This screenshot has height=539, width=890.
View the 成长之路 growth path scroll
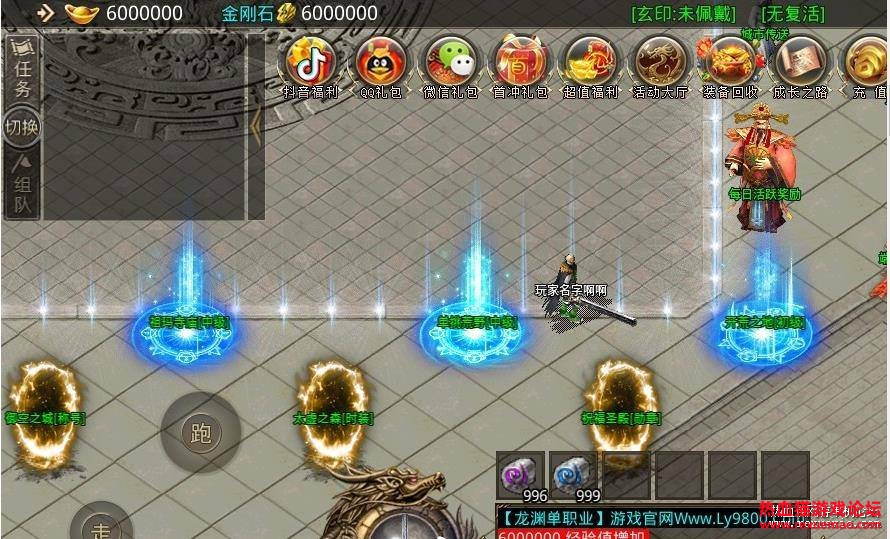tap(800, 62)
